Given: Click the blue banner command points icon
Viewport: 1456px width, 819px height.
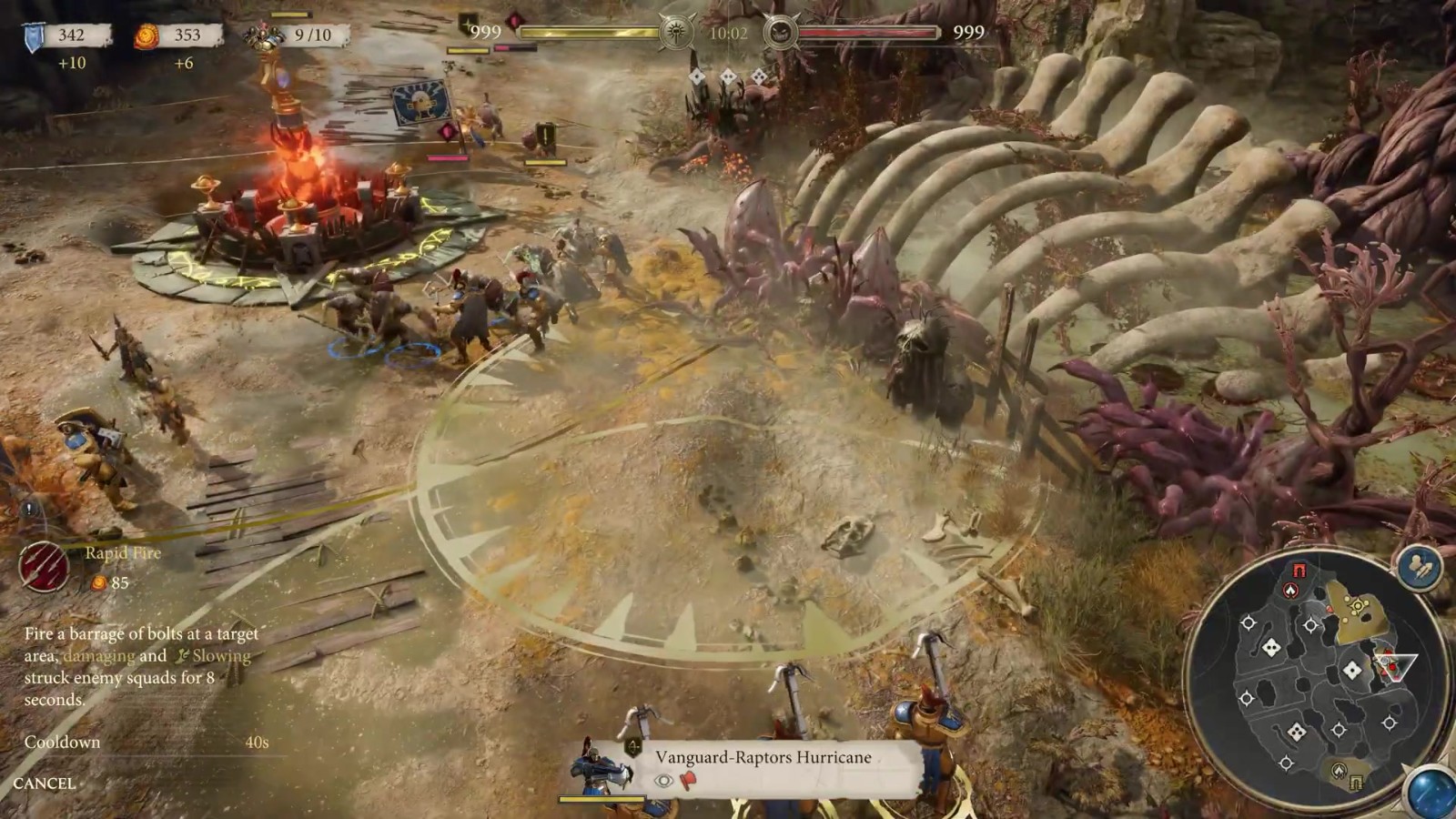Looking at the screenshot, I should pyautogui.click(x=34, y=36).
